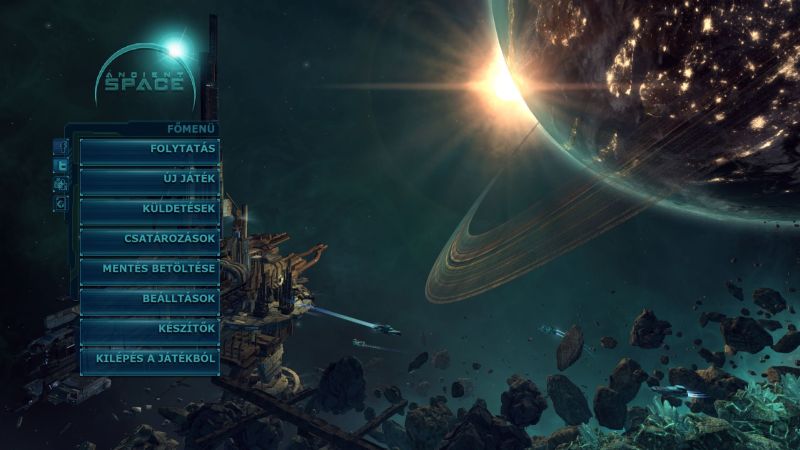Open the Facebook link icon
The width and height of the screenshot is (800, 450).
(61, 148)
